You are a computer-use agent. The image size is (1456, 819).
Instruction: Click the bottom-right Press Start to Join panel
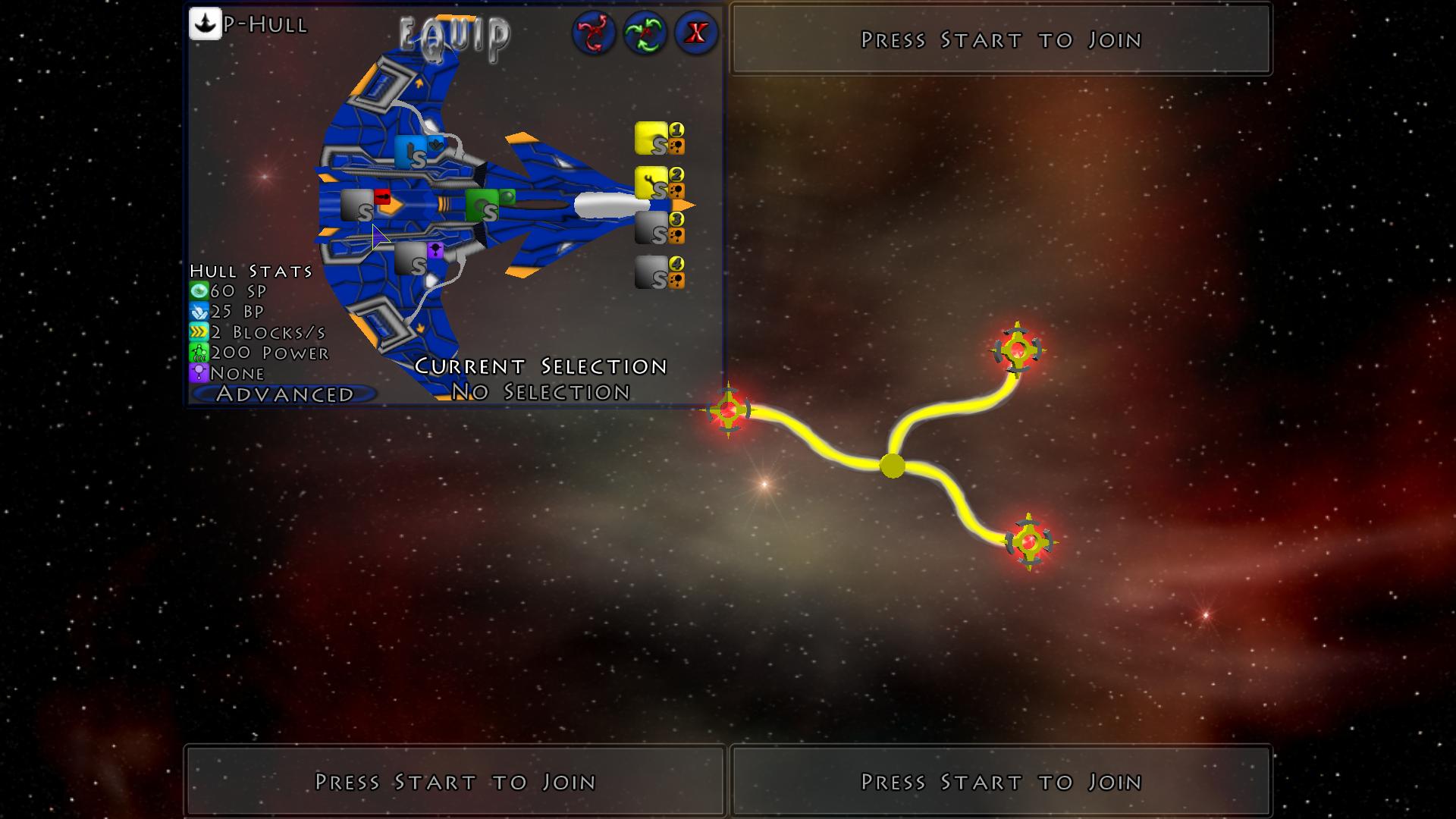(x=999, y=781)
